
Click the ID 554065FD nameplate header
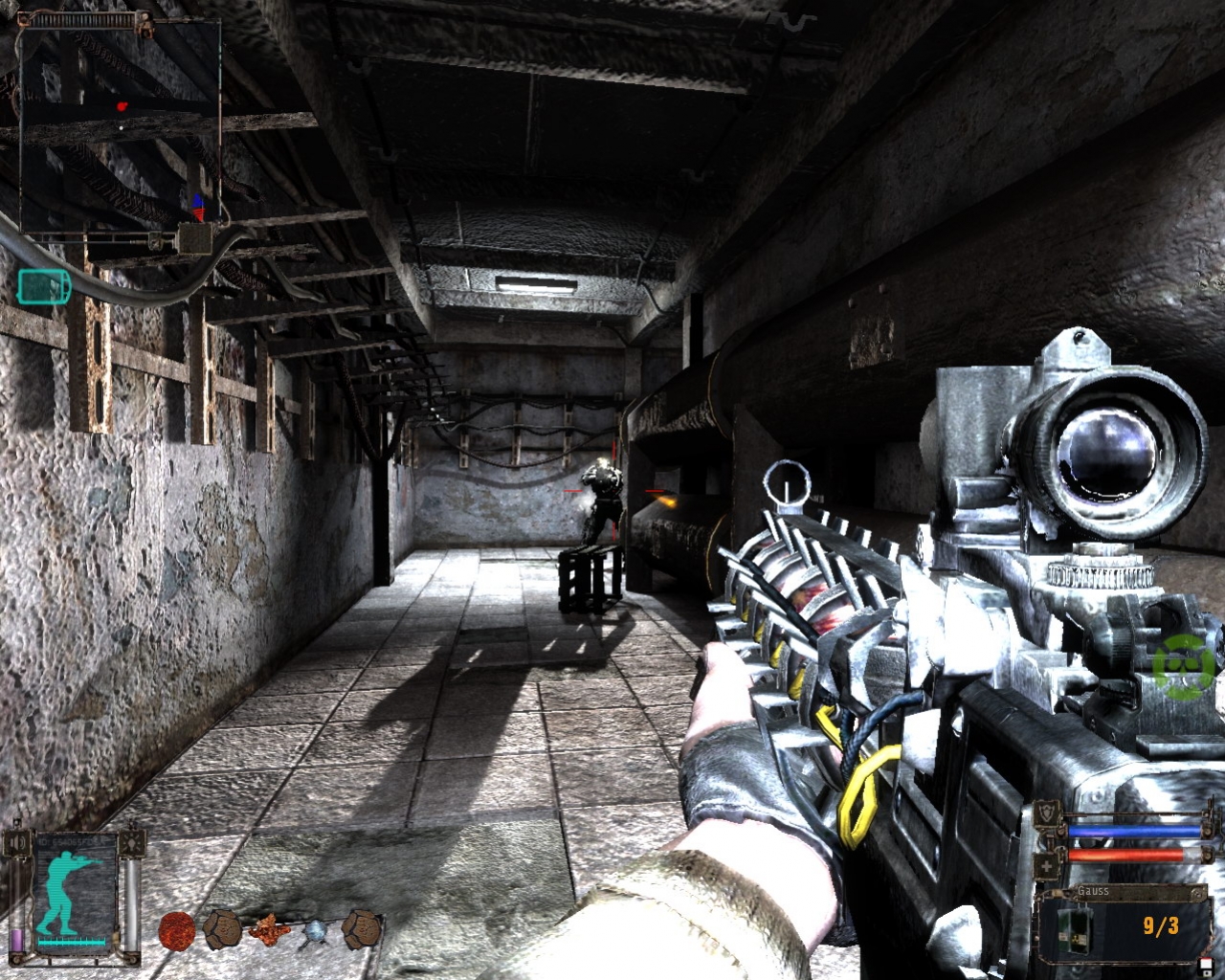pyautogui.click(x=67, y=841)
